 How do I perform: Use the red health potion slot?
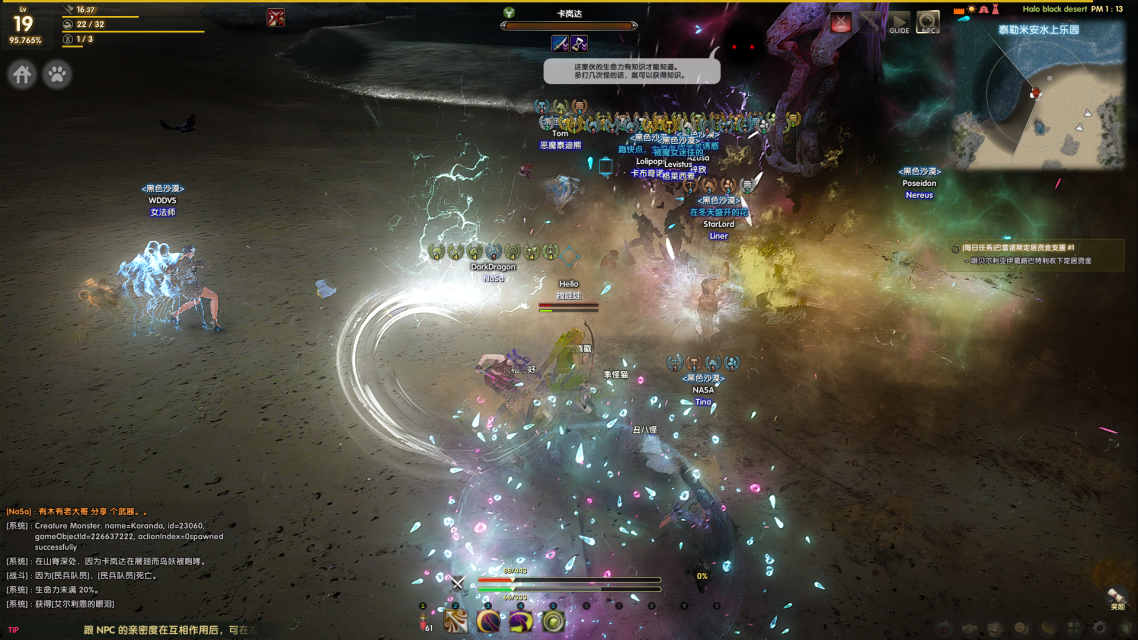point(424,622)
